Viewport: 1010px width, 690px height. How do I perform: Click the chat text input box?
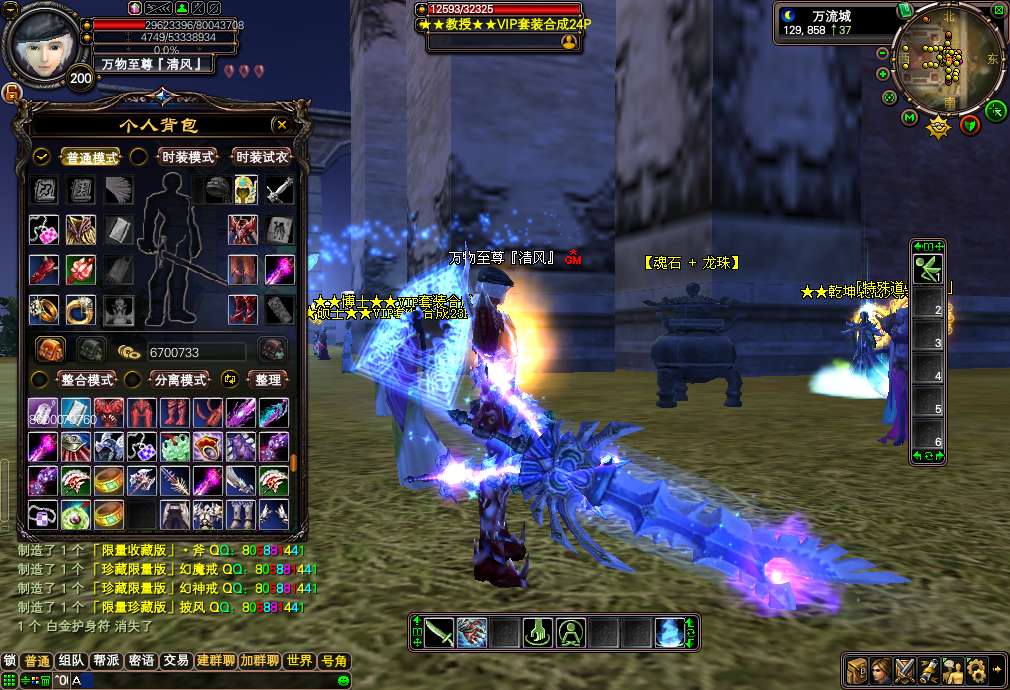200,681
